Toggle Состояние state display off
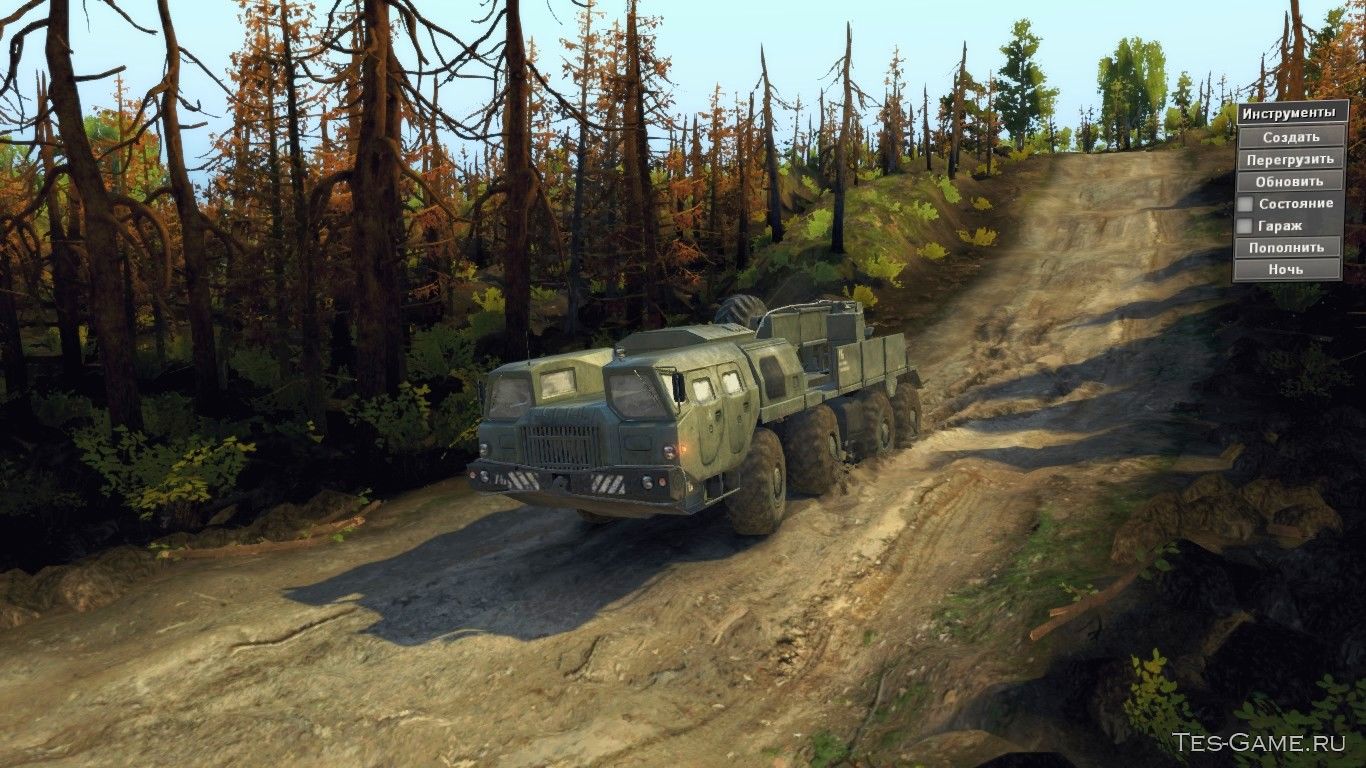1366x768 pixels. coord(1245,203)
